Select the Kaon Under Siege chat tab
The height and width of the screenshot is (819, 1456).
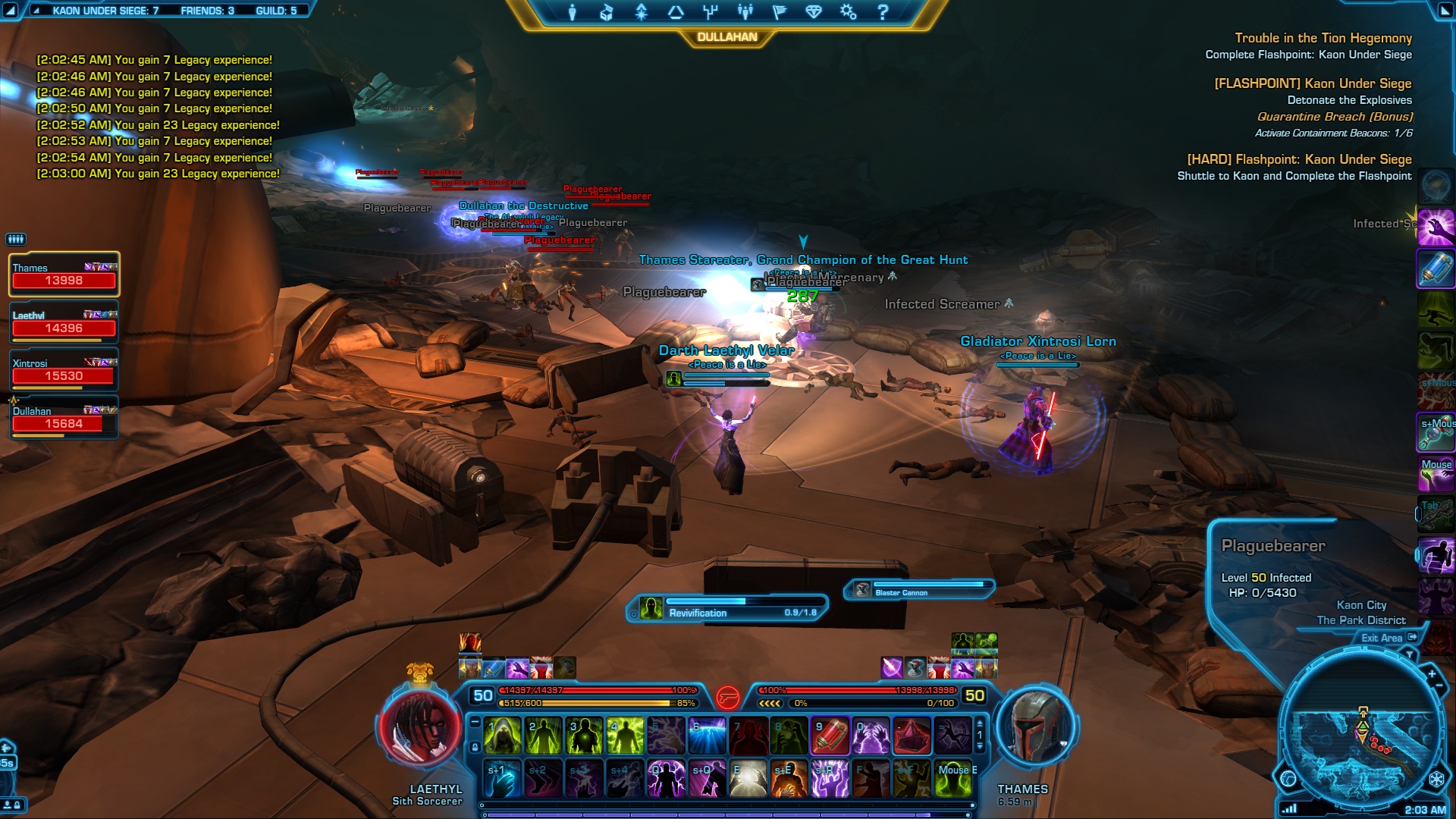(105, 11)
